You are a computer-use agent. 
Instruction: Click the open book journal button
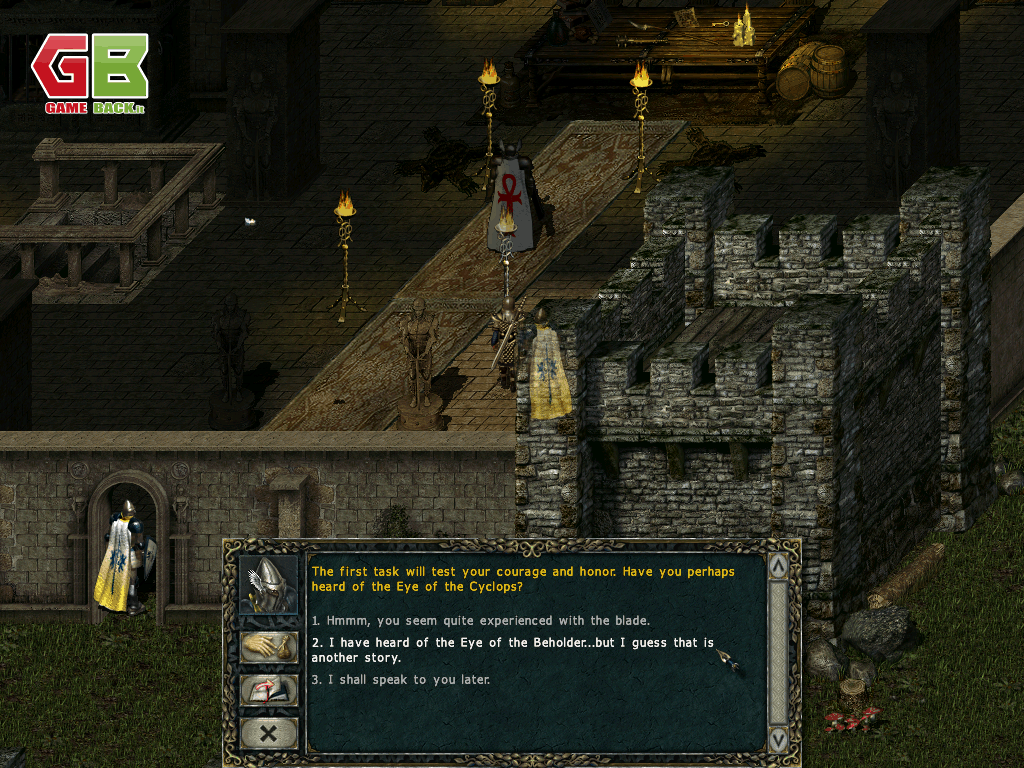tap(269, 690)
